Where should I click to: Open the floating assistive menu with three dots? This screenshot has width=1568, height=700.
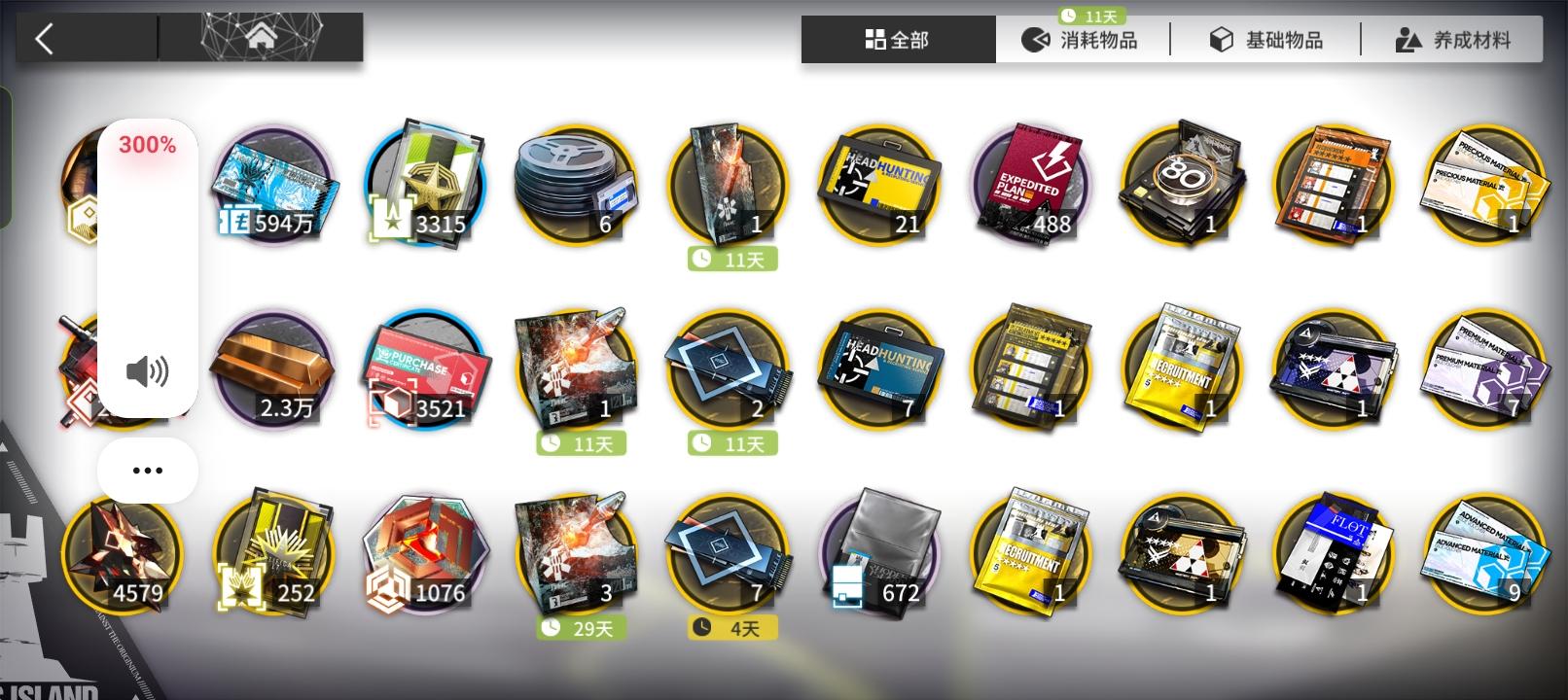147,470
